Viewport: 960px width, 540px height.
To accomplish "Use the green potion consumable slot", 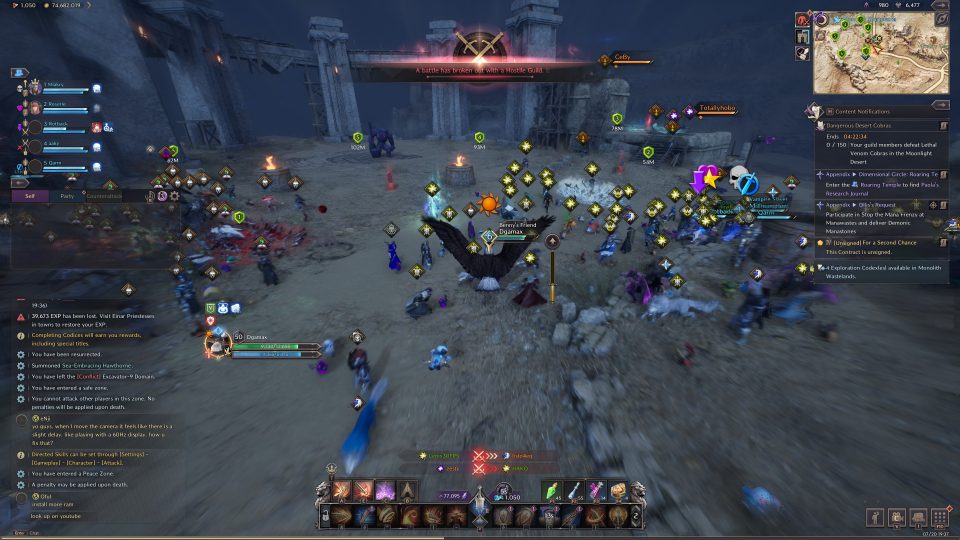I will [554, 491].
